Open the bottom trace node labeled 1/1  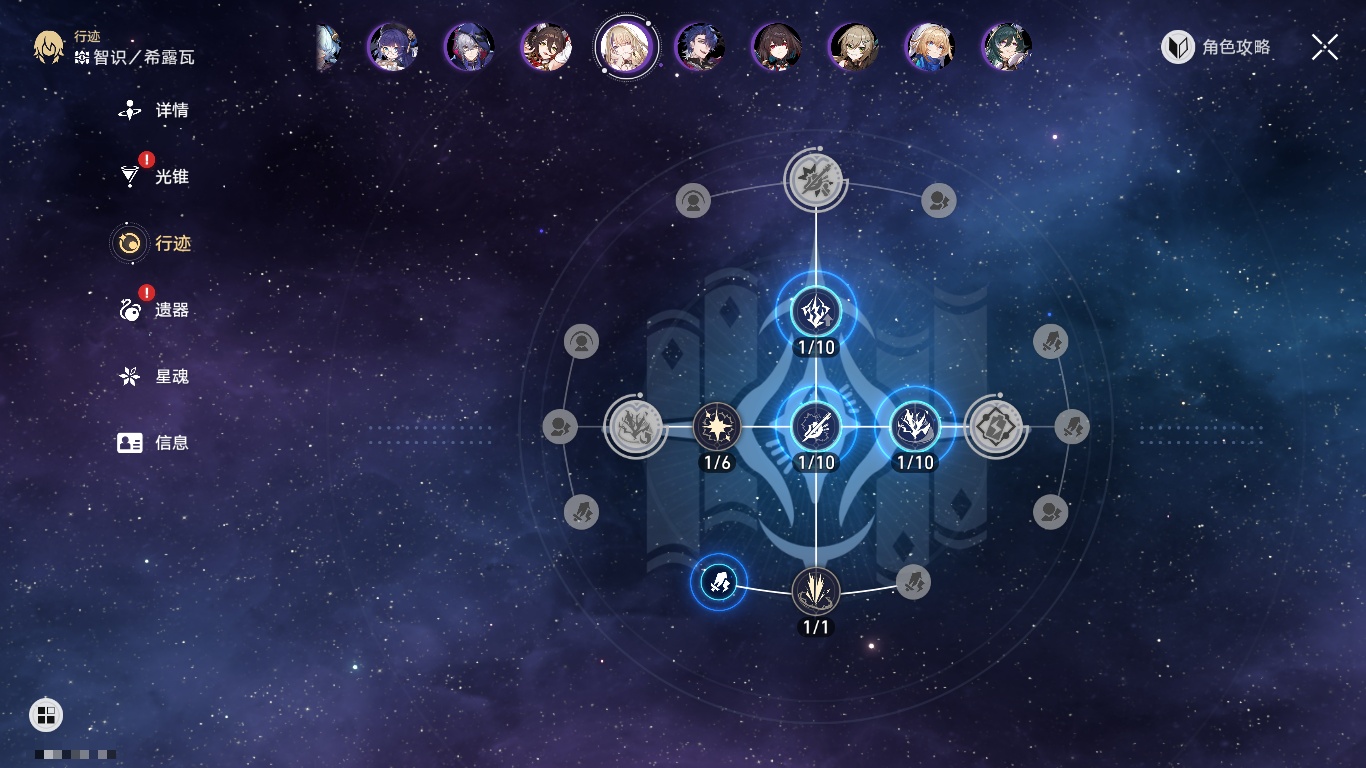tap(816, 591)
